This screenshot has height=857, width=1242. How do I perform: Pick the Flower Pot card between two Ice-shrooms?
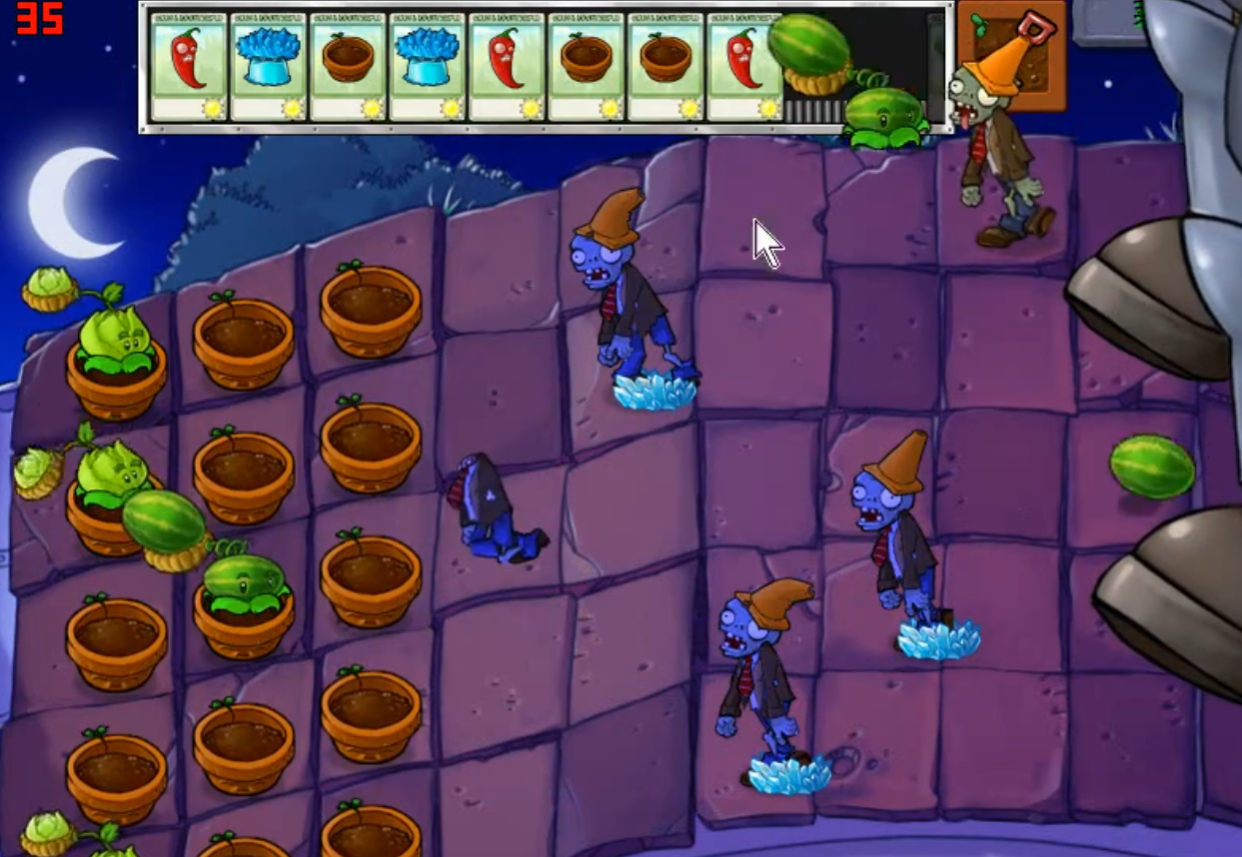(348, 67)
